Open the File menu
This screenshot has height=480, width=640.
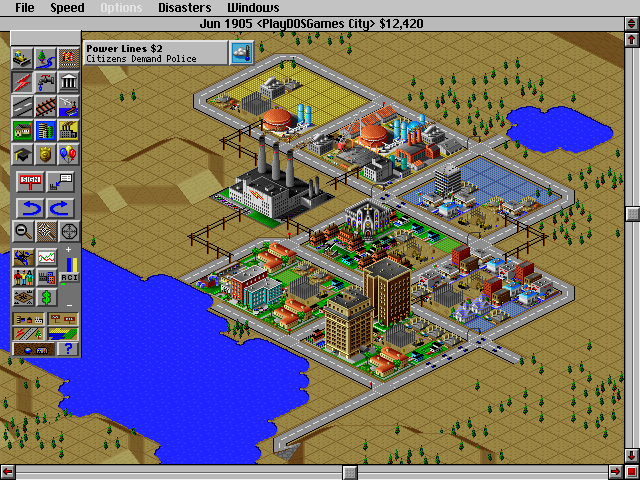pos(25,8)
